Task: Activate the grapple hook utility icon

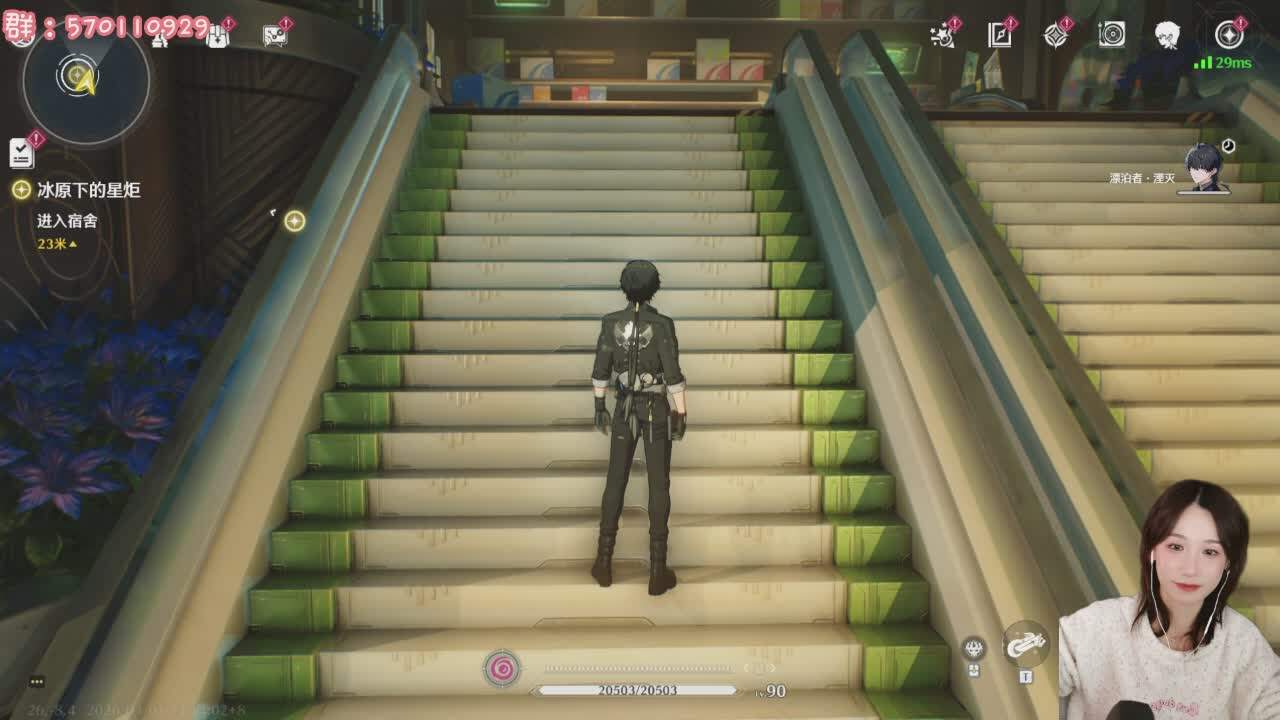Action: point(1025,645)
